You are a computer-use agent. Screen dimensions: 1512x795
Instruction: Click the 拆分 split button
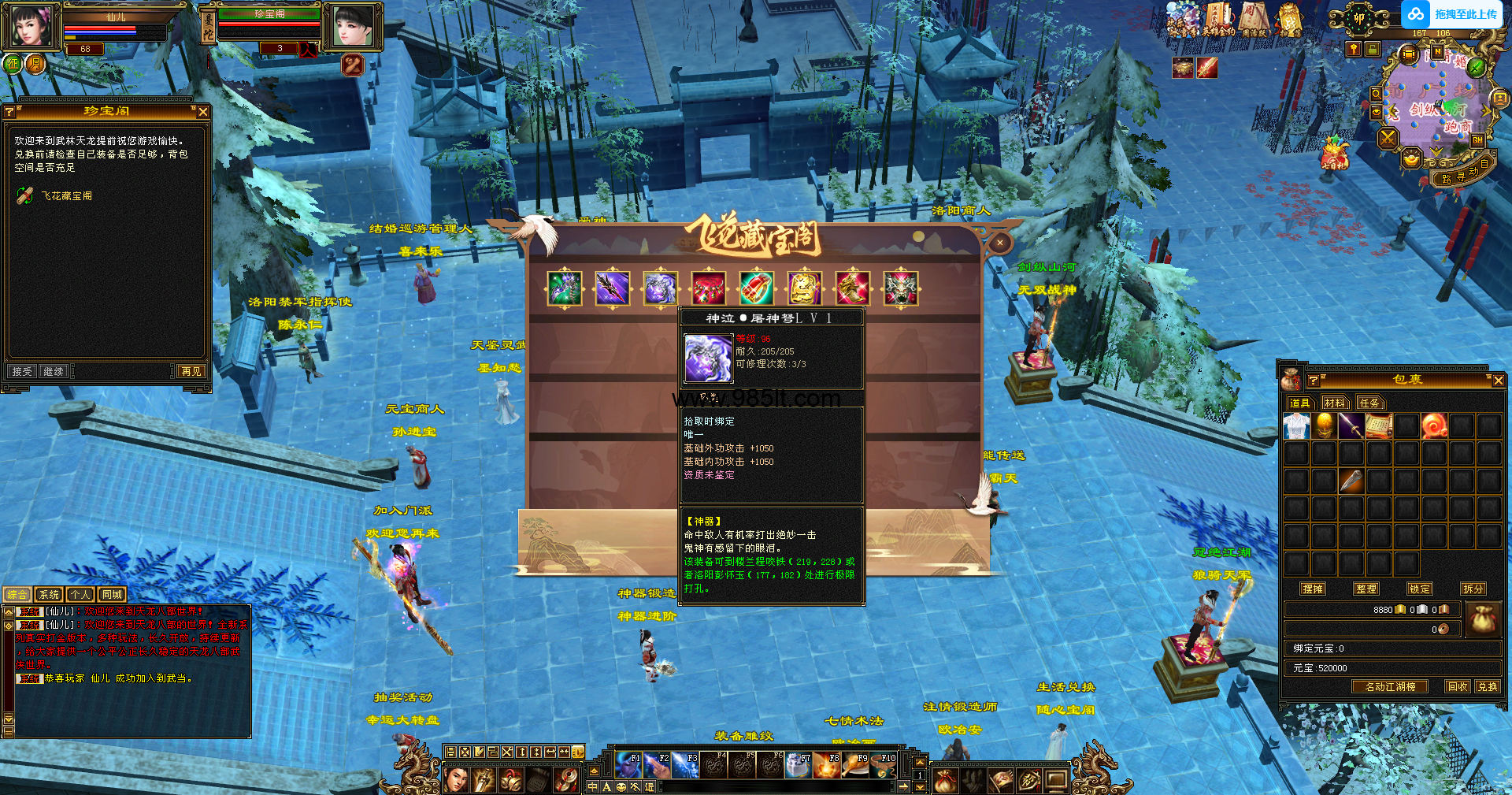(1473, 589)
